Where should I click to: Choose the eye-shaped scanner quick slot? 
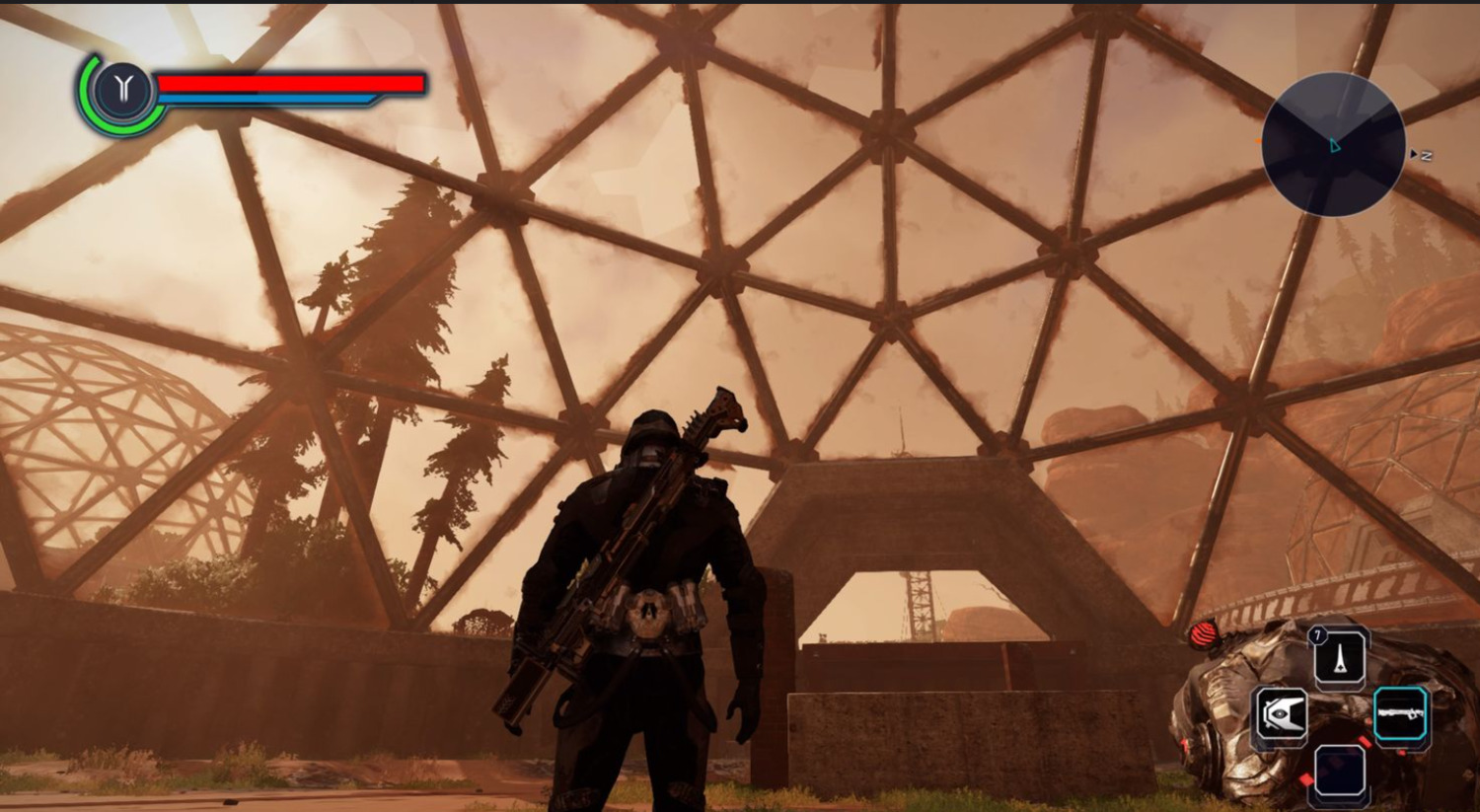[1281, 714]
